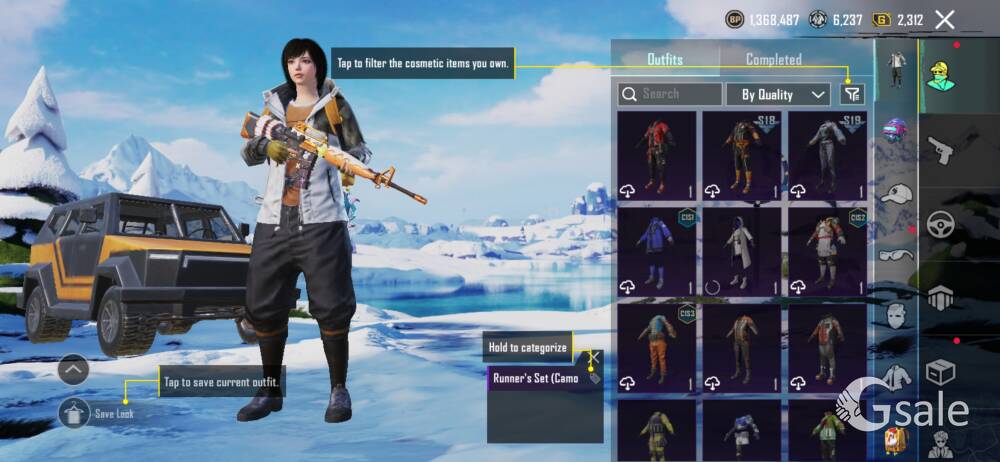Open the Completed tab
This screenshot has width=1000, height=462.
773,59
